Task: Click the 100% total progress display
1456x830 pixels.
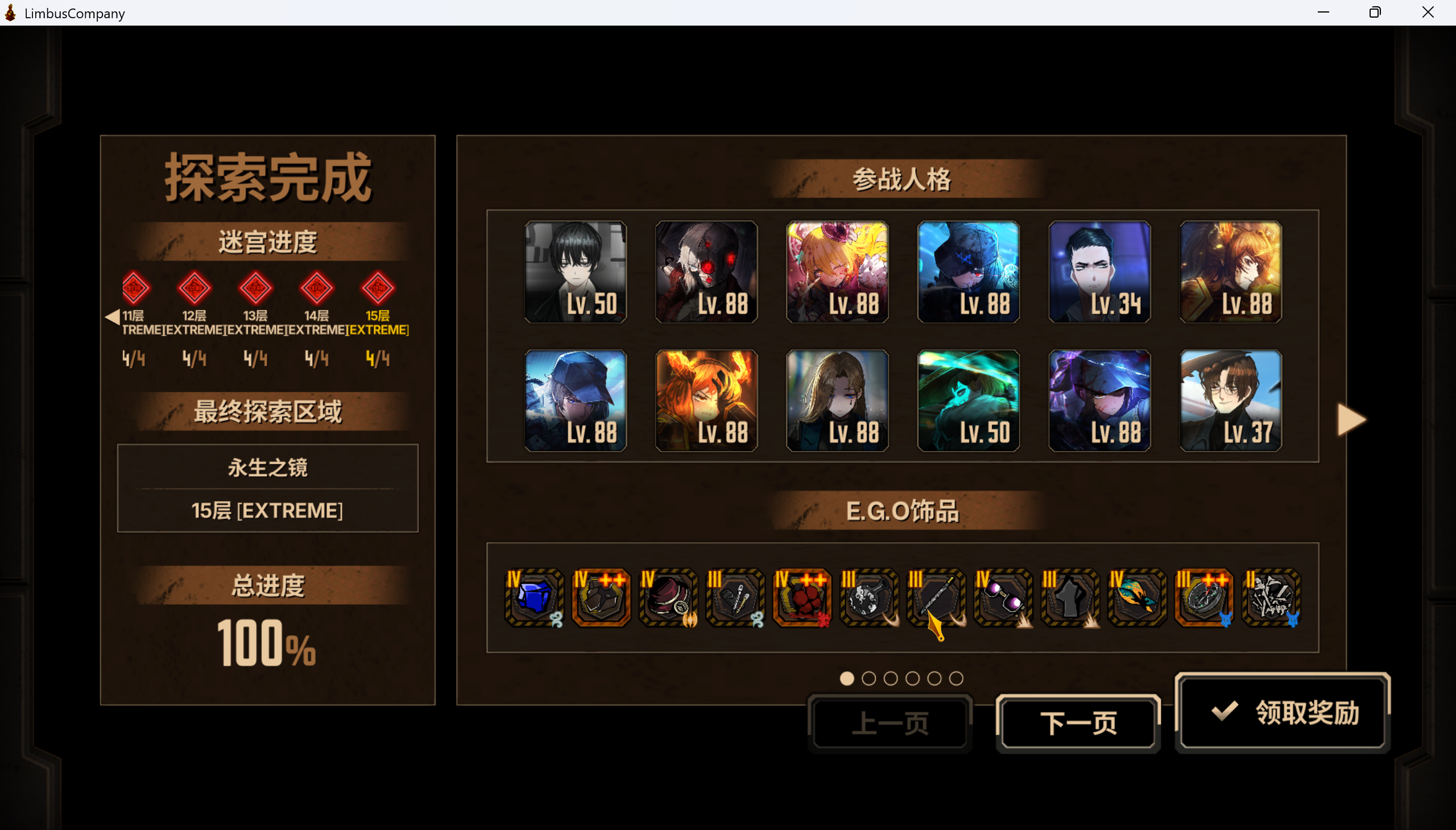Action: [267, 643]
